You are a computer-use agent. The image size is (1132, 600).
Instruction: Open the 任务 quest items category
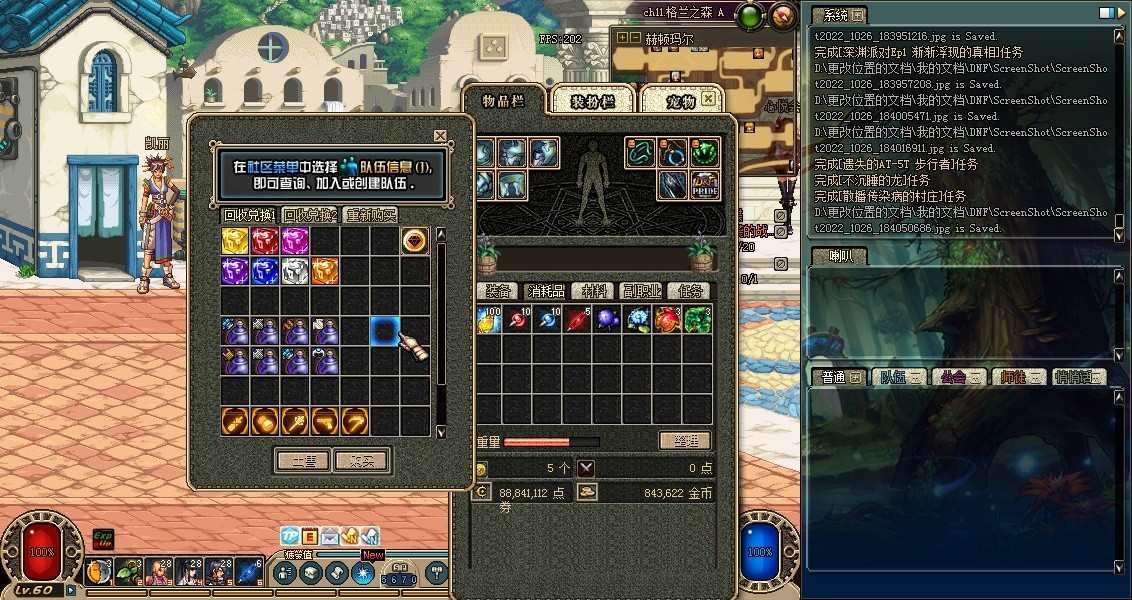tap(691, 291)
